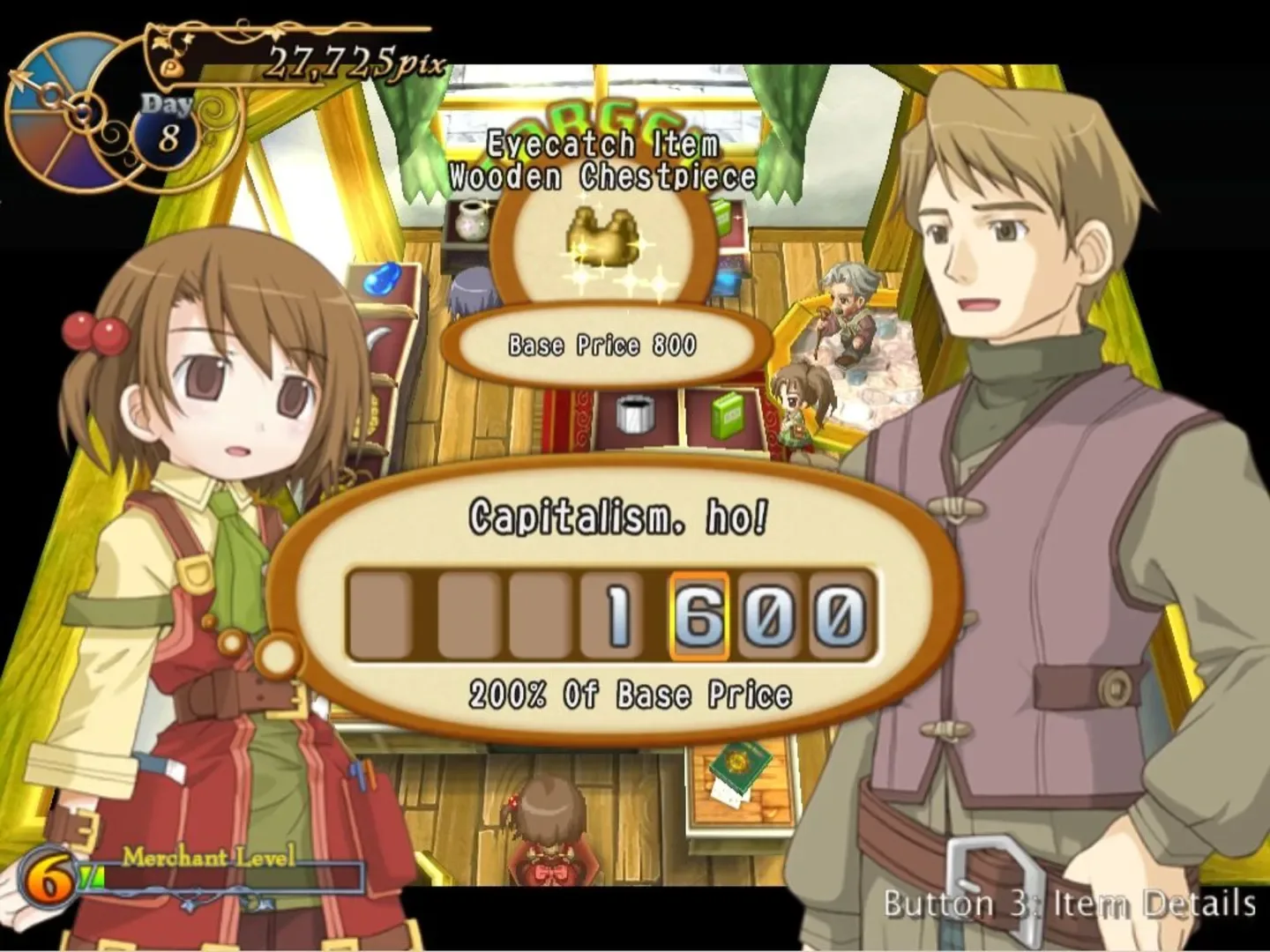Click the Merchant Level 6 badge
Screen dimensions: 1270x952
click(x=49, y=877)
